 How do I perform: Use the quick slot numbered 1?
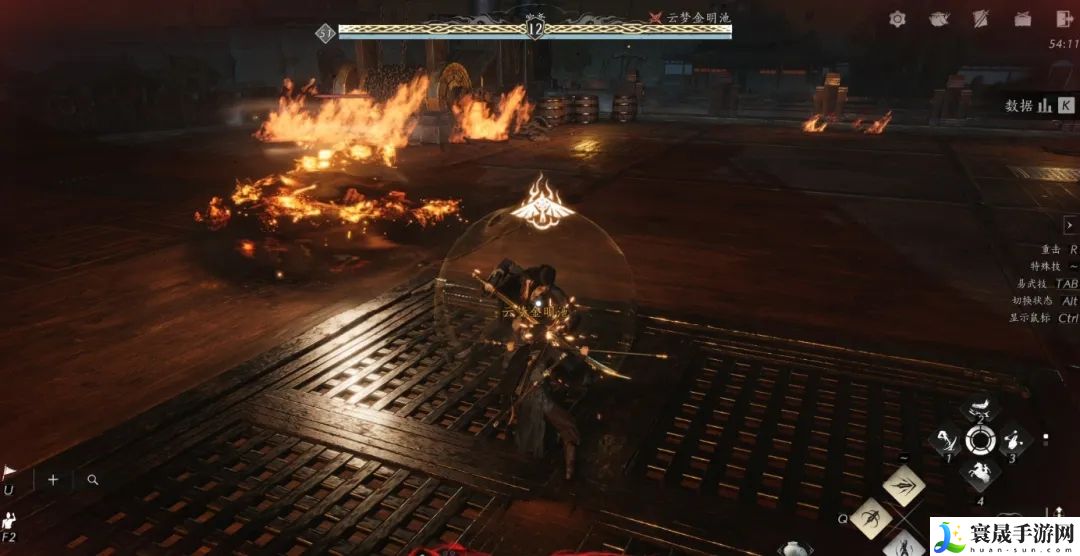(945, 441)
